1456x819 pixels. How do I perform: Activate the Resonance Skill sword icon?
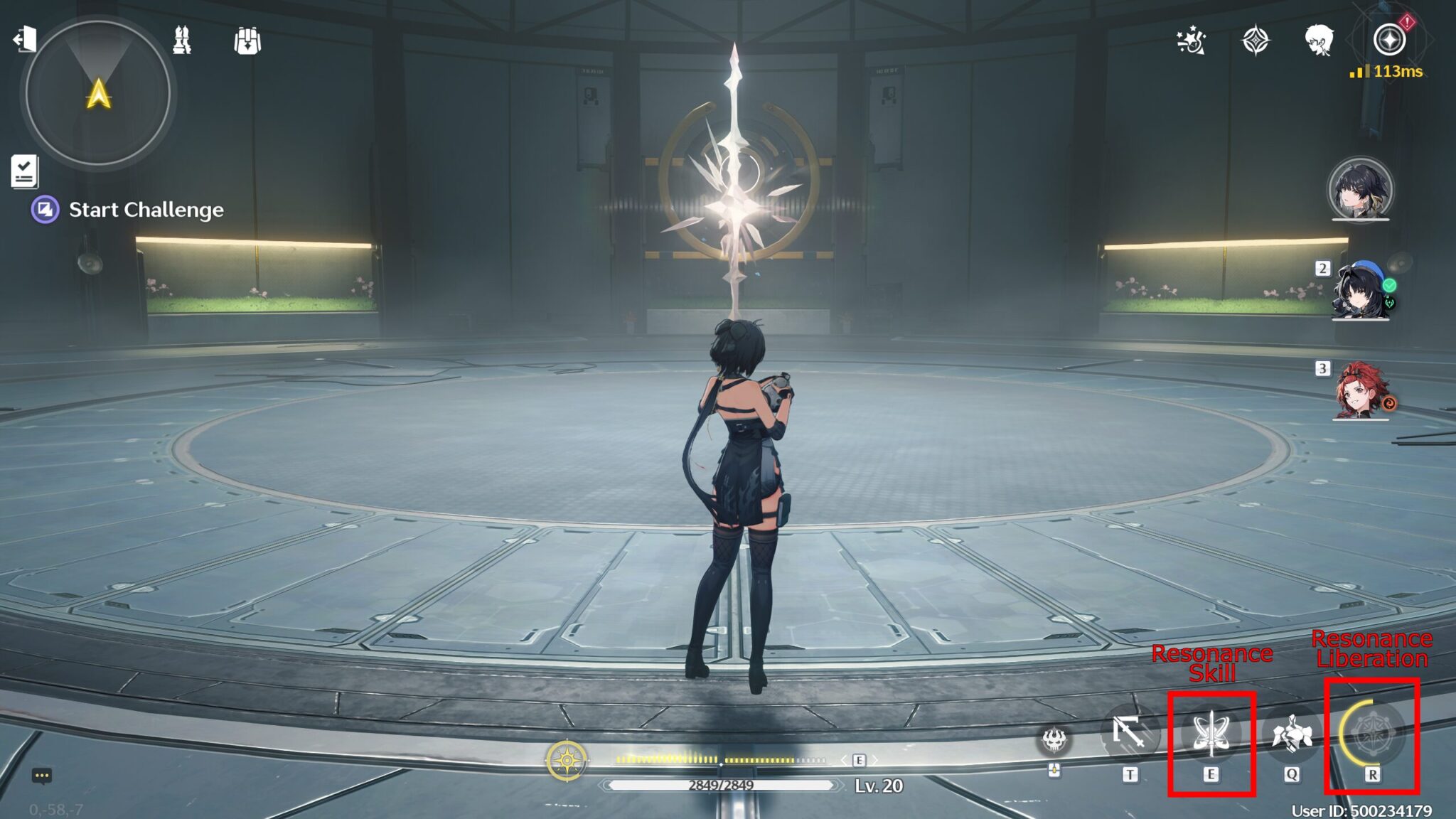coord(1211,734)
